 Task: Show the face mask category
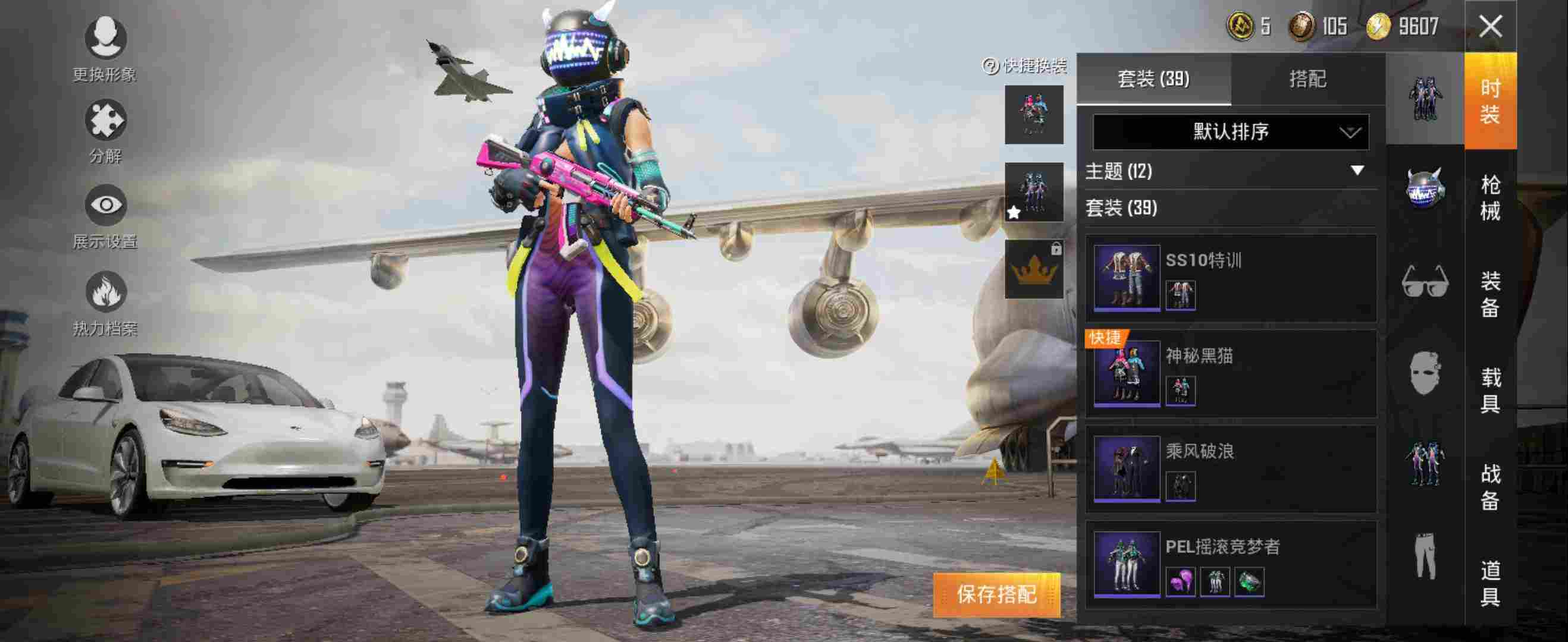(x=1425, y=372)
